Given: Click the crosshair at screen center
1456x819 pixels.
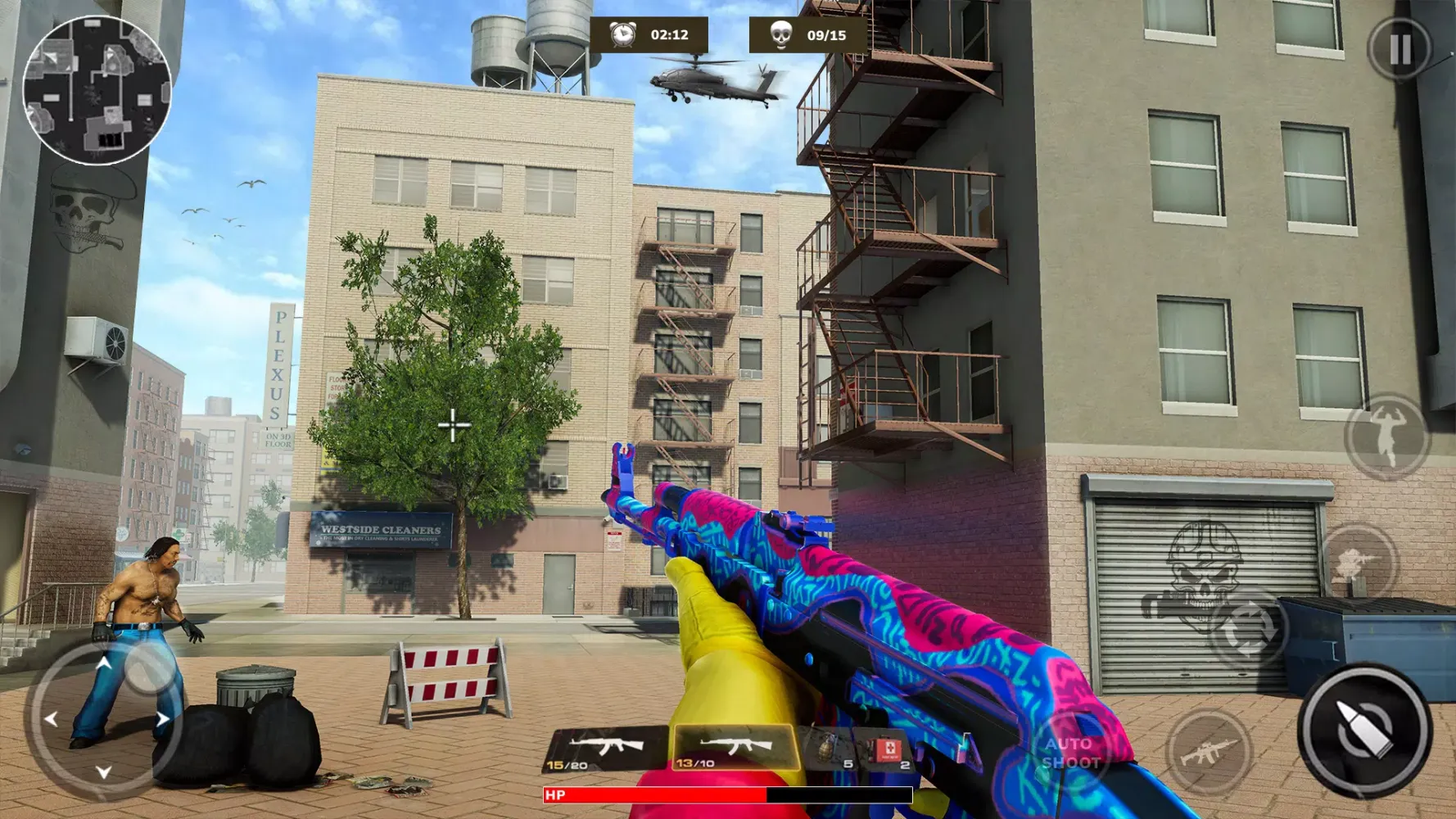Looking at the screenshot, I should (x=452, y=424).
